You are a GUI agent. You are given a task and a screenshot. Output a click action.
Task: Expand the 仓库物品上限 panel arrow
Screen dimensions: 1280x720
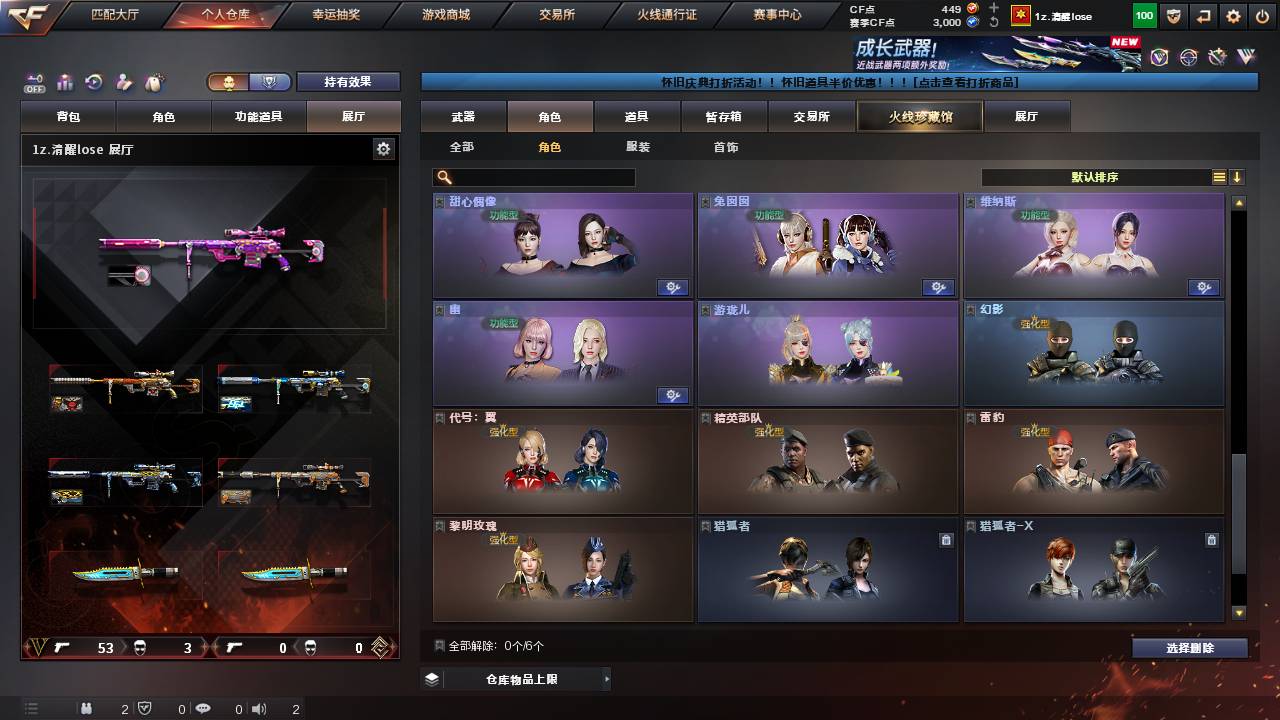click(x=607, y=678)
